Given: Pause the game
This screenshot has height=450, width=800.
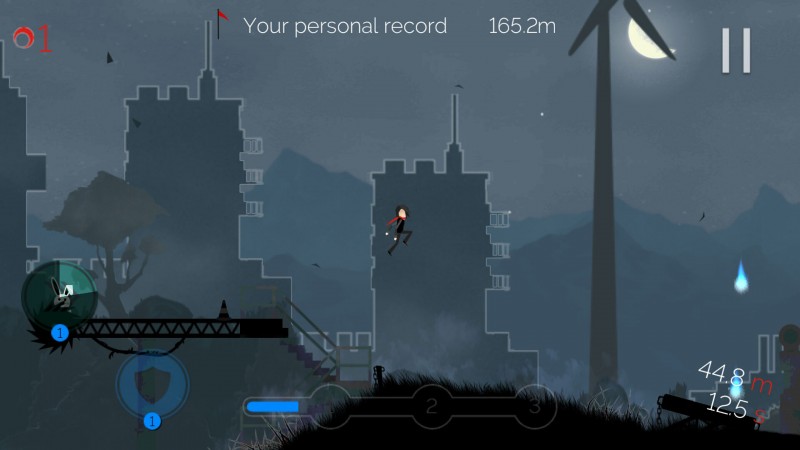Looking at the screenshot, I should click(x=736, y=50).
